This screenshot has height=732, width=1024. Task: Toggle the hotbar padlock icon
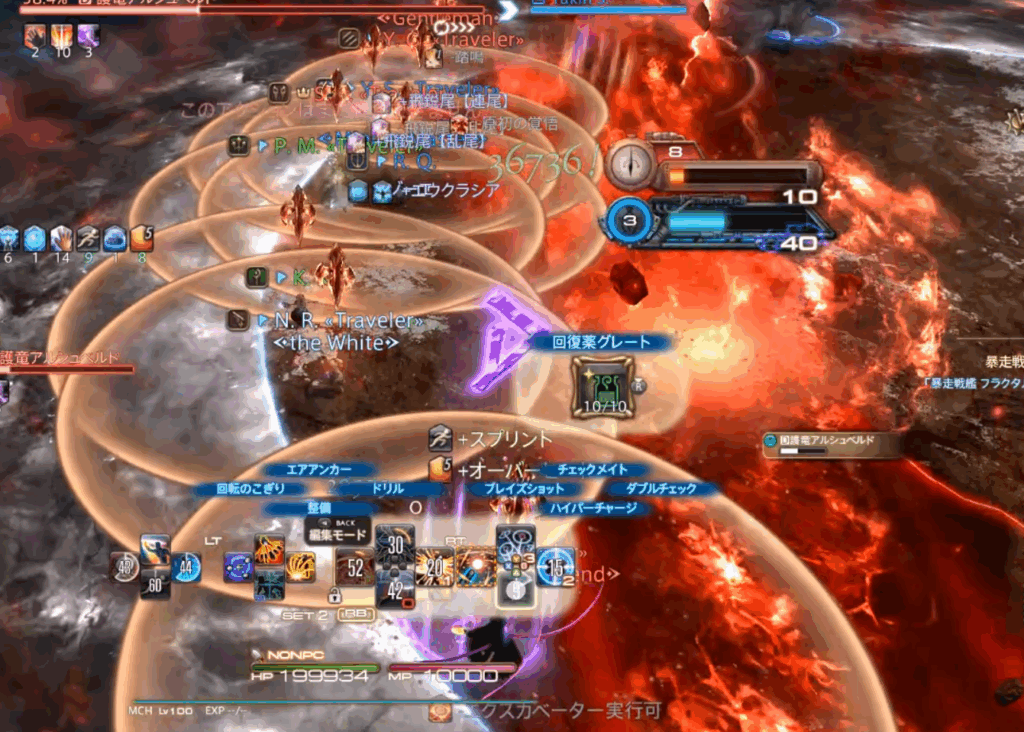coord(335,596)
